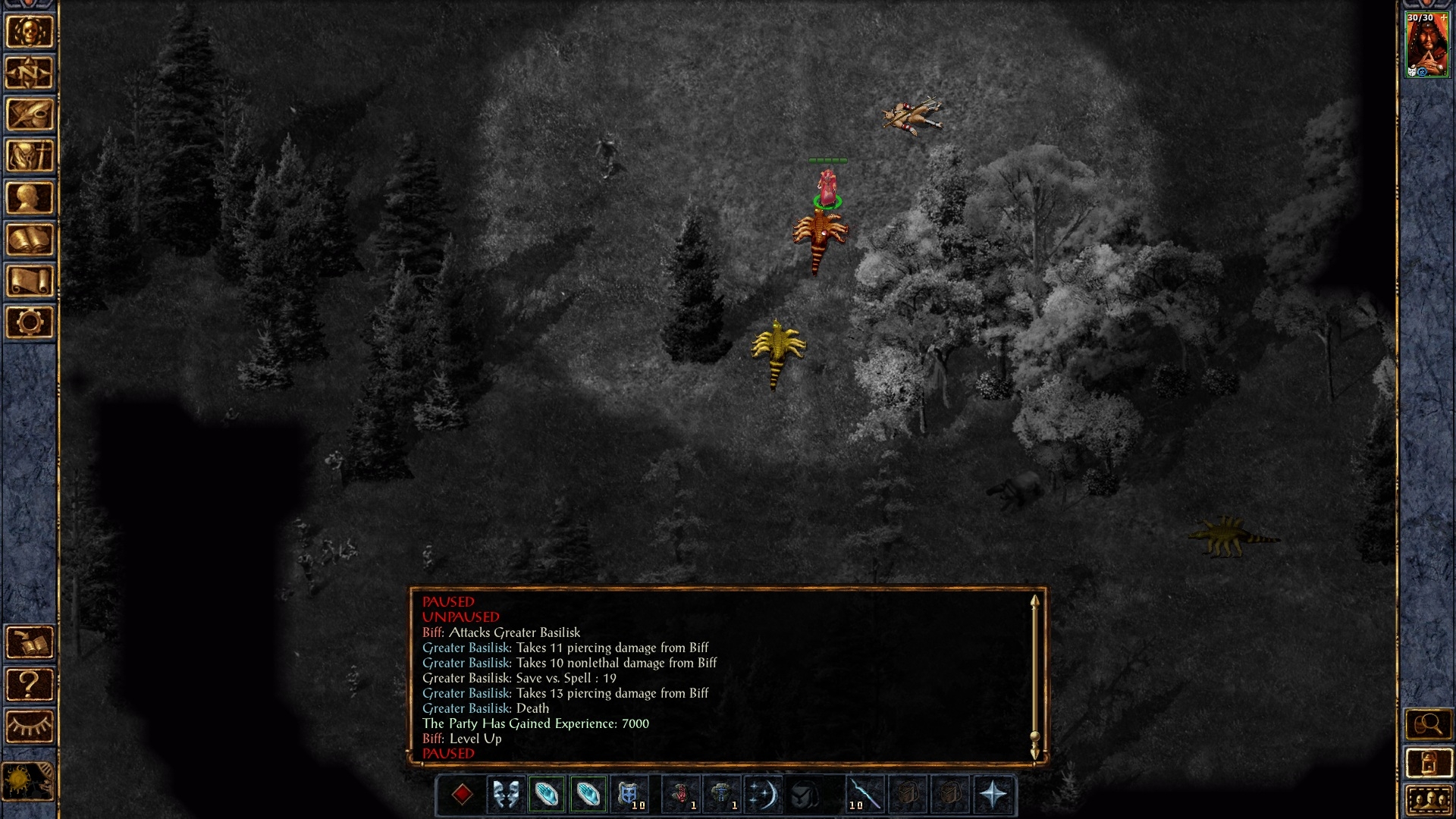
Task: Click the skull return-to-game button
Action: pos(30,32)
